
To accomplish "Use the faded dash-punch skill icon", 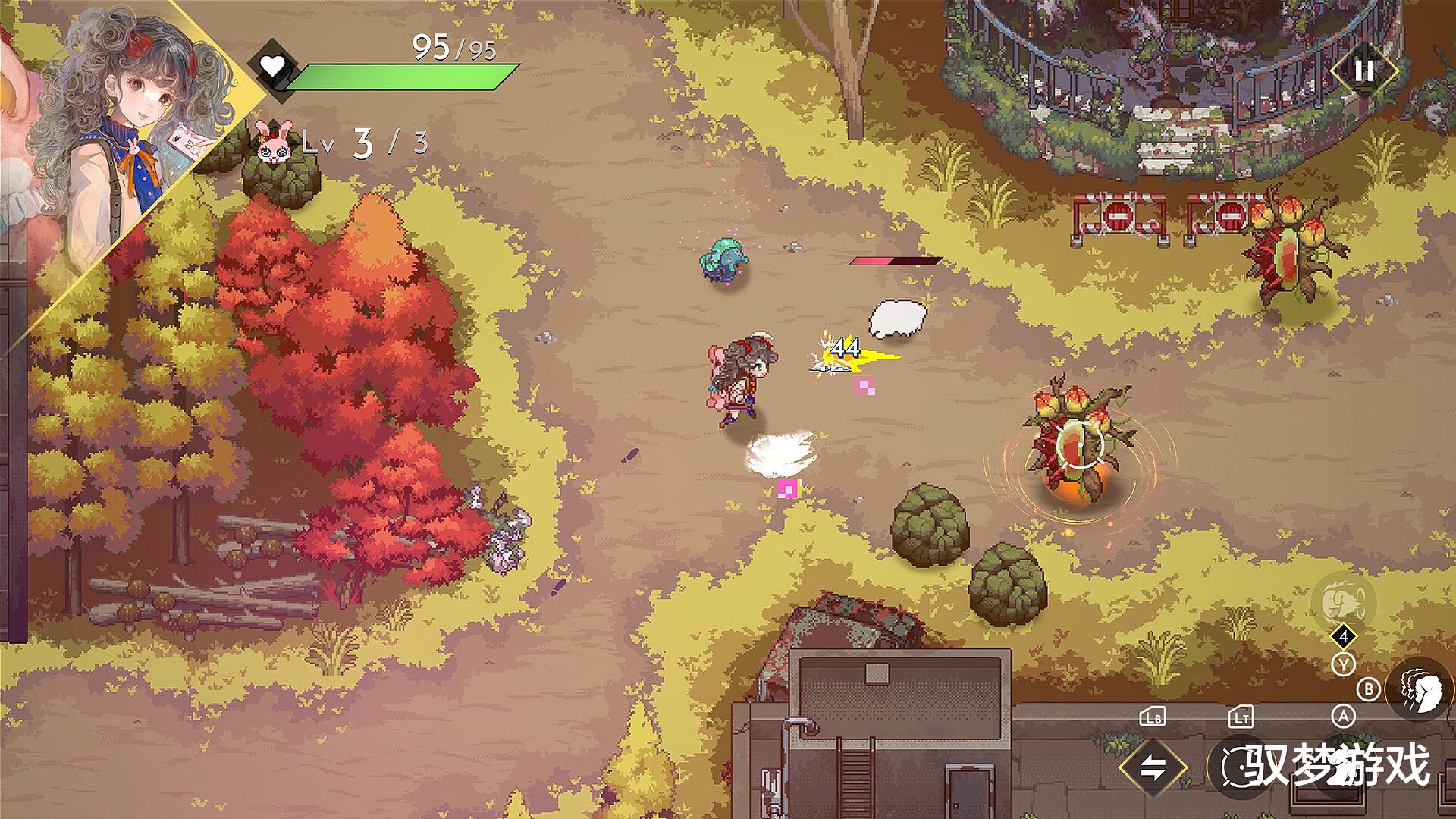I will click(x=1343, y=601).
